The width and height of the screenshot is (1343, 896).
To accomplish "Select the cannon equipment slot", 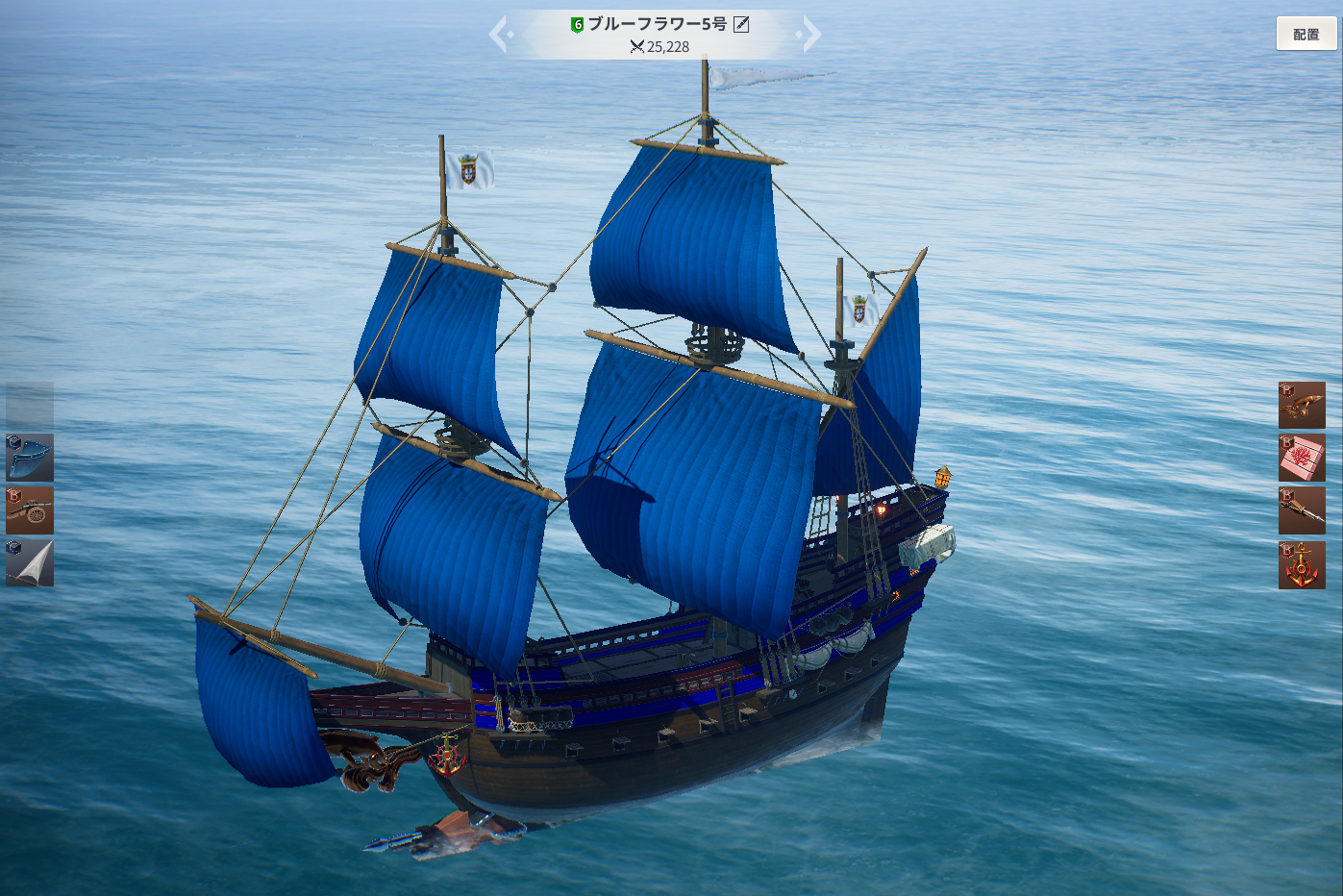I will tap(30, 510).
